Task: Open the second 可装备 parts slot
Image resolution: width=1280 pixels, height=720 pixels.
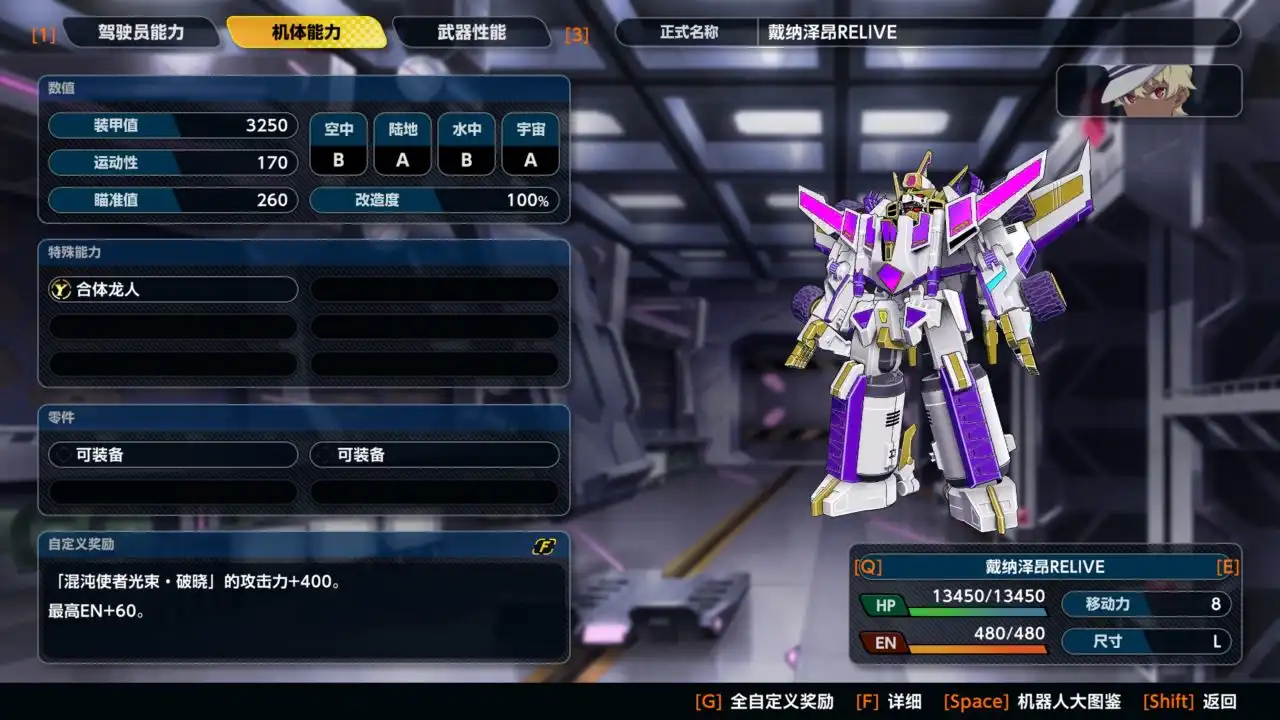Action: click(x=435, y=455)
